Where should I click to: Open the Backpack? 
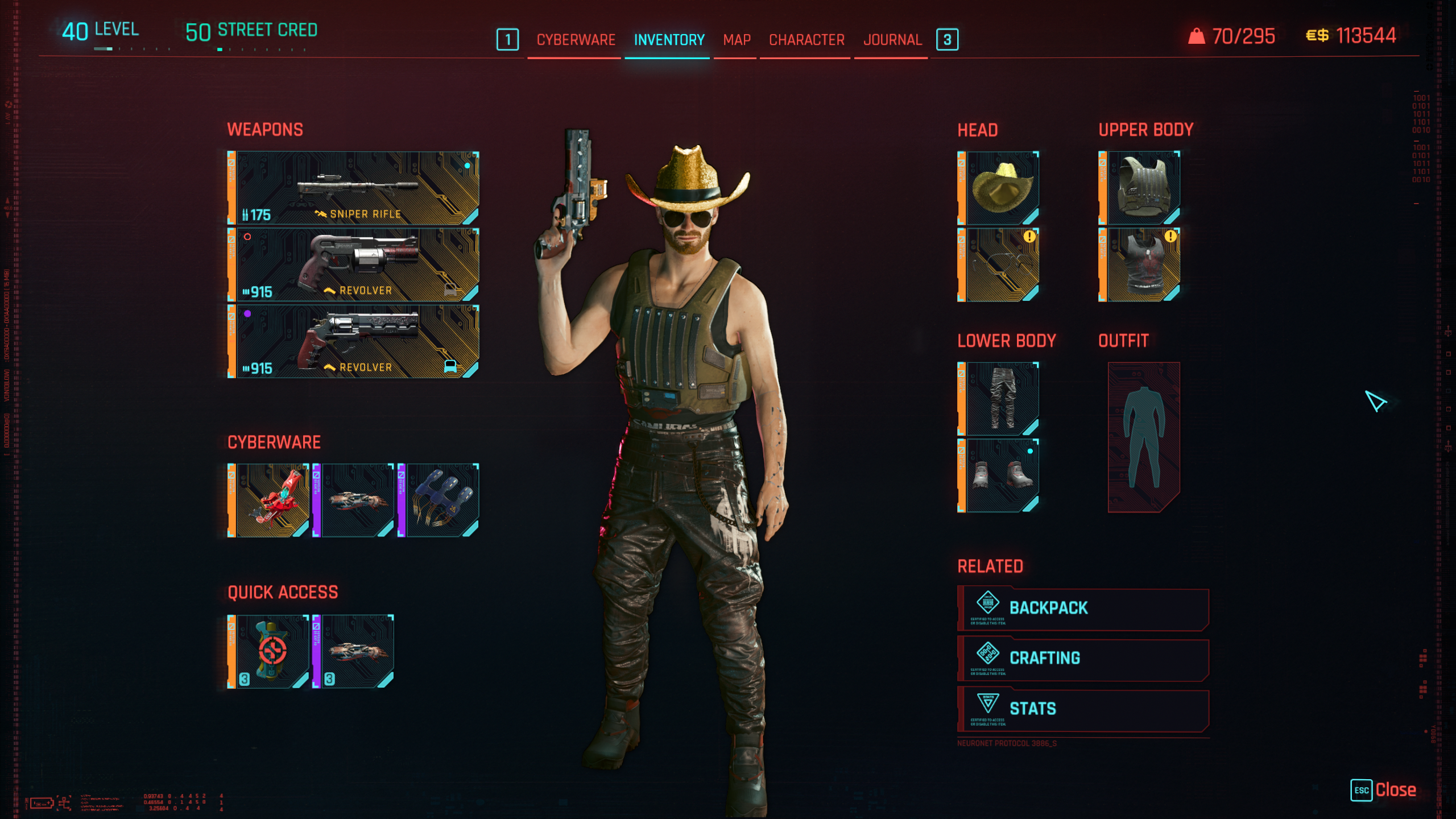(x=1083, y=608)
